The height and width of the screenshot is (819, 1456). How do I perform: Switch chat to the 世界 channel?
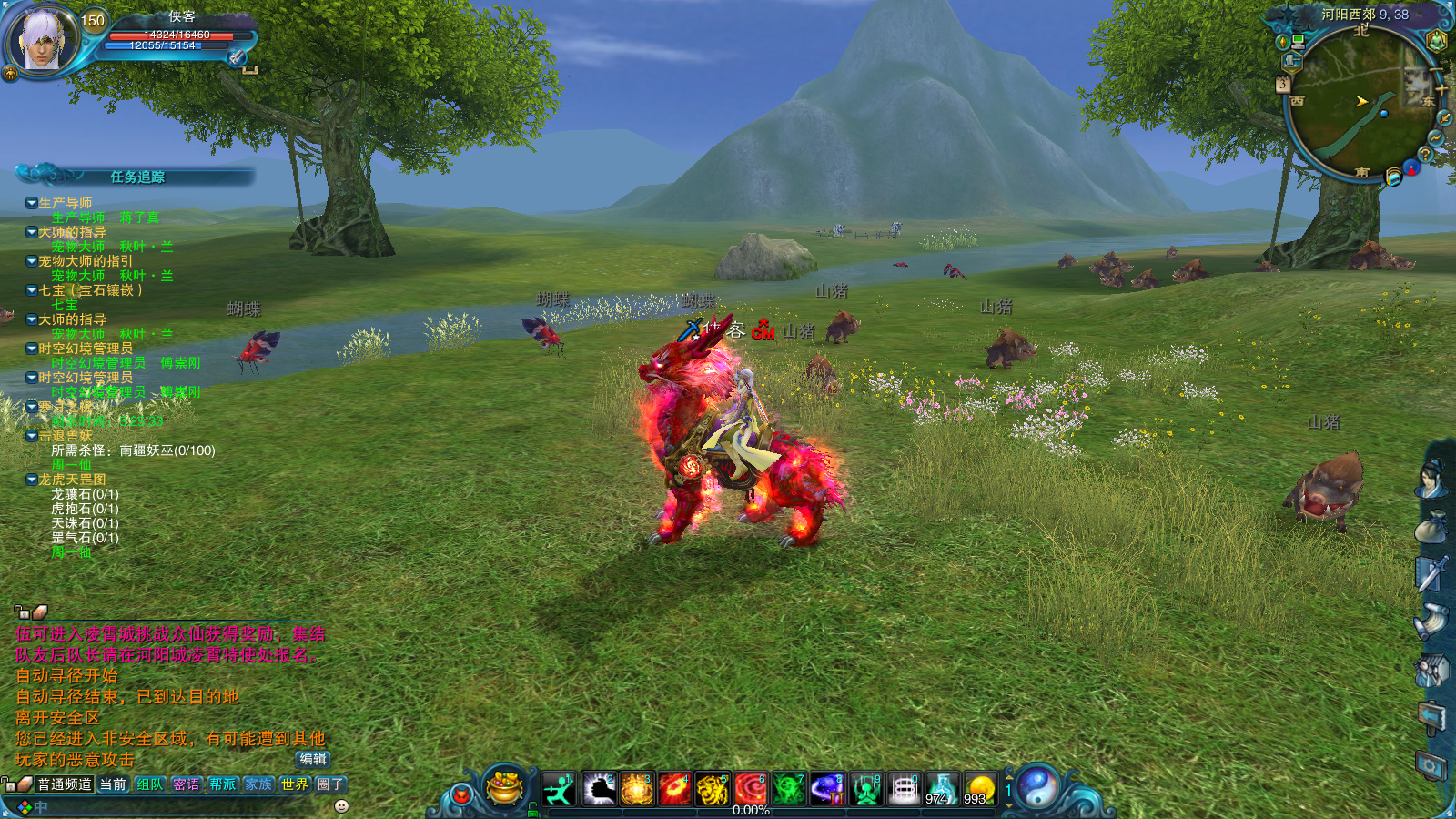[x=294, y=784]
